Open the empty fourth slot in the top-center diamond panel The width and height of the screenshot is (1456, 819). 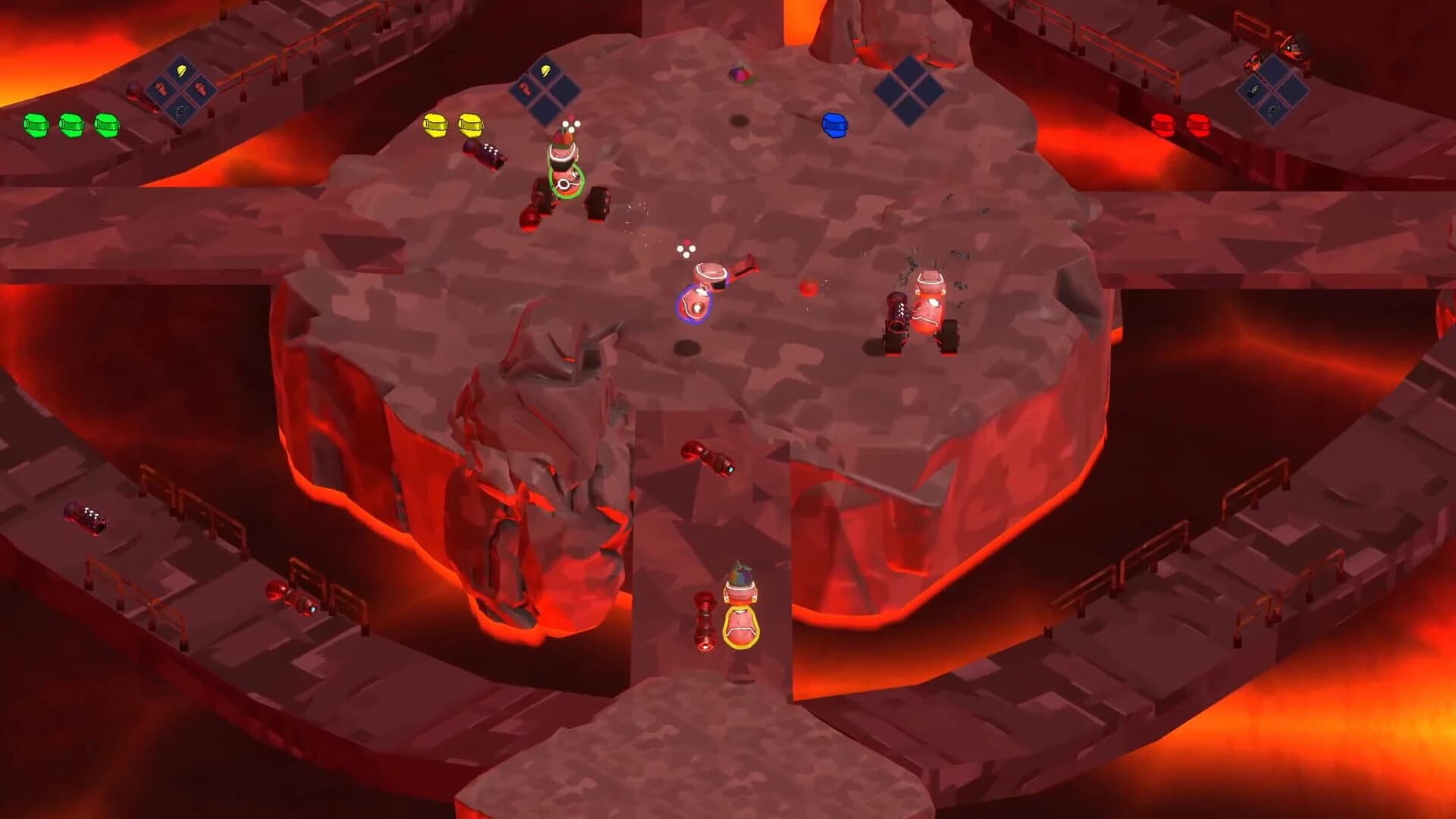pos(545,109)
